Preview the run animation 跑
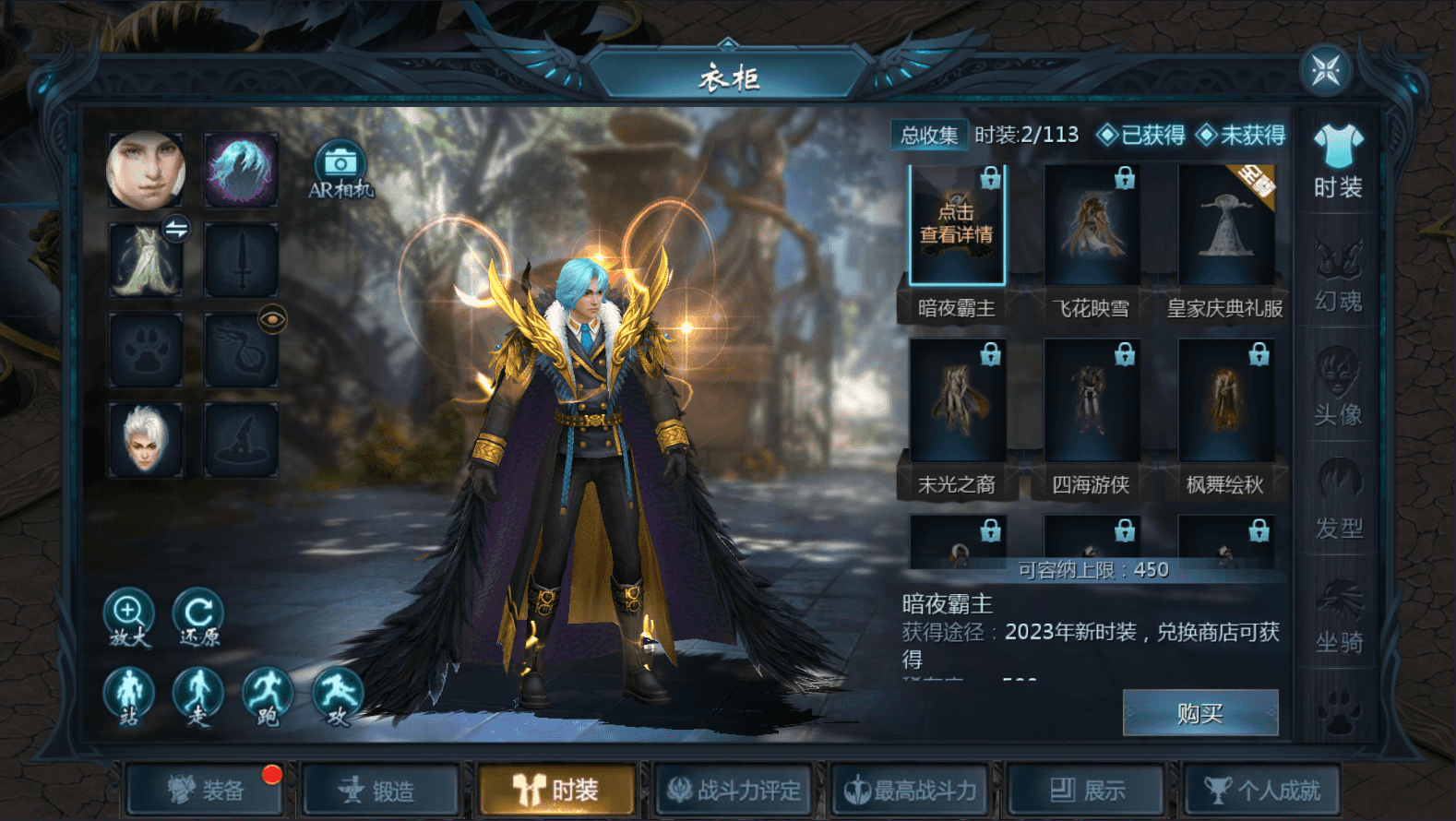 pos(268,696)
